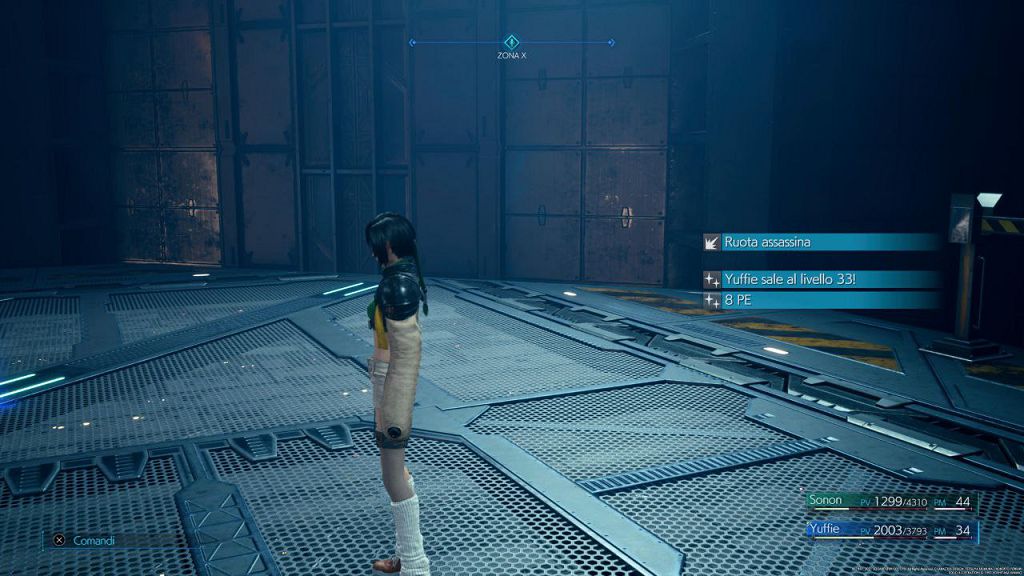Click the Ruota assassina notification banner
Image resolution: width=1024 pixels, height=576 pixels.
pyautogui.click(x=822, y=242)
